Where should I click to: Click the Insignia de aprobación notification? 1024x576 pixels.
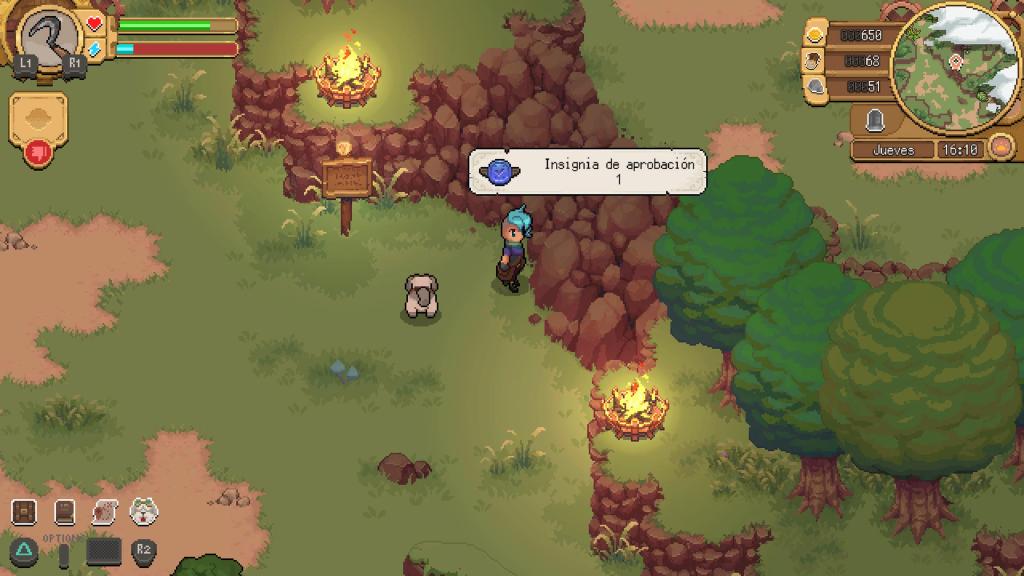point(588,171)
